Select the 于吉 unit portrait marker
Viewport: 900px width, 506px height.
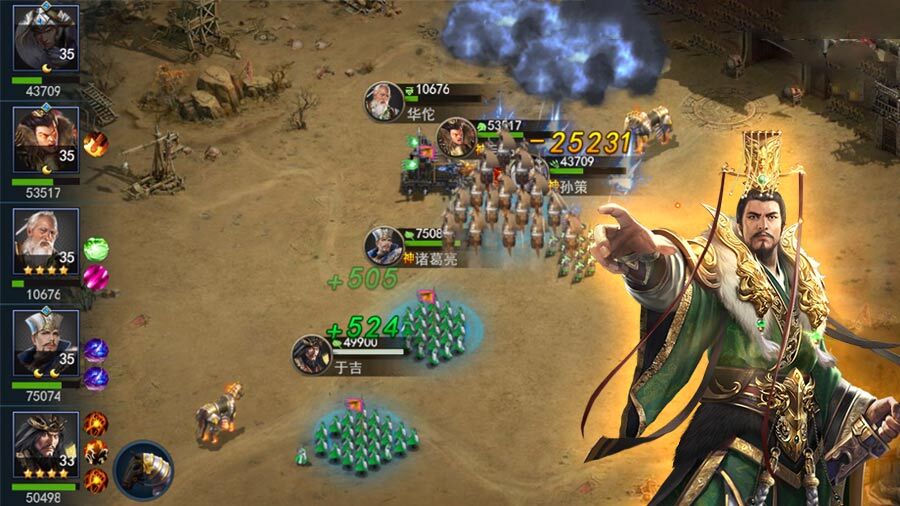[x=311, y=354]
